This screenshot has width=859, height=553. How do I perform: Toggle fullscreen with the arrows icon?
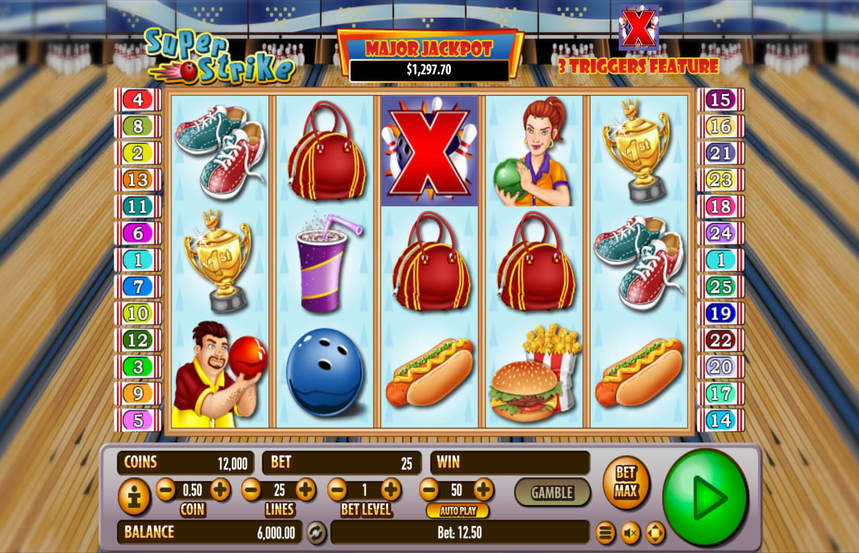pos(655,532)
